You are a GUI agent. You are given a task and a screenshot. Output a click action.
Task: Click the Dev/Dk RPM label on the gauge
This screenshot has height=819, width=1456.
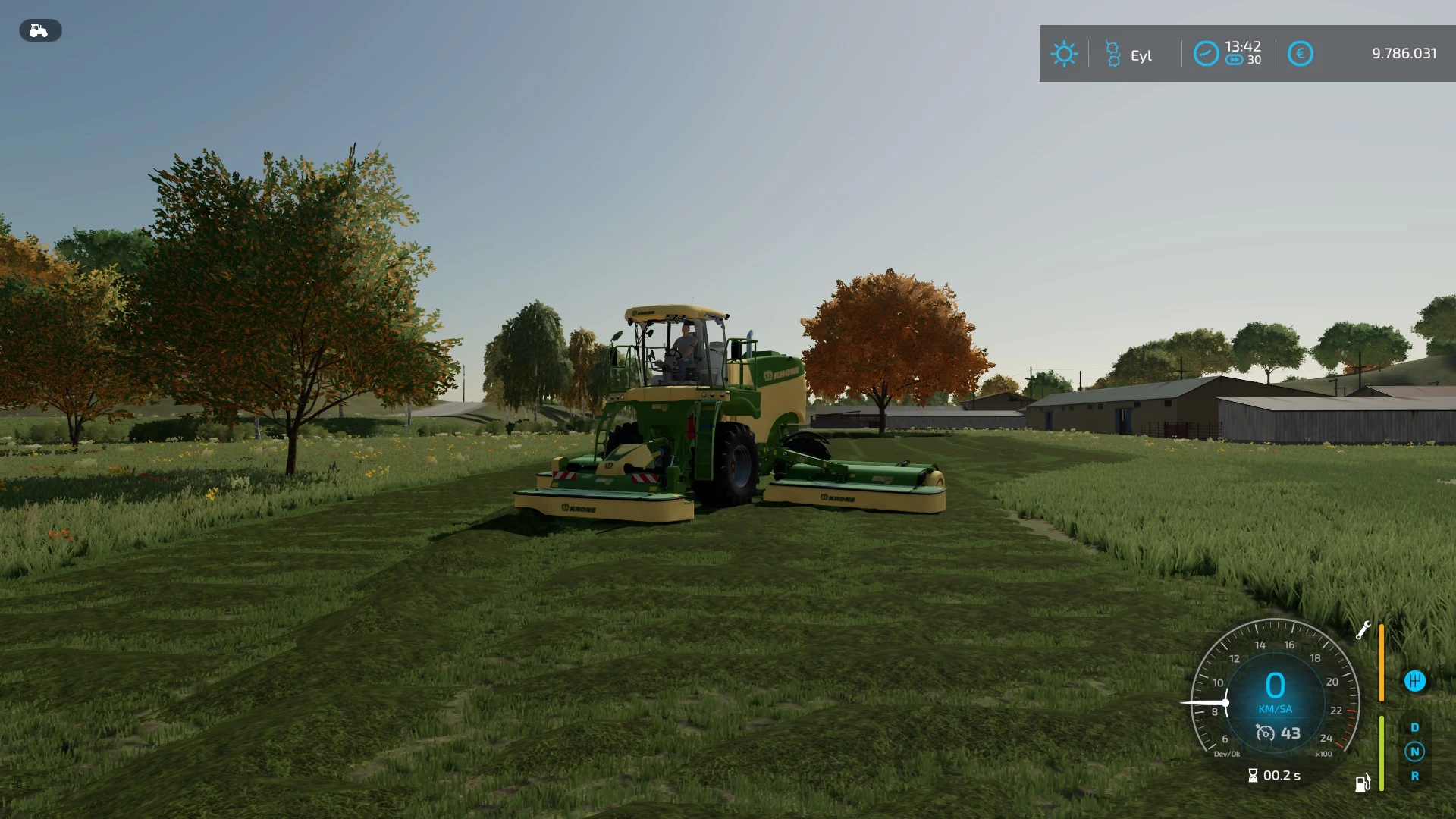coord(1227,753)
